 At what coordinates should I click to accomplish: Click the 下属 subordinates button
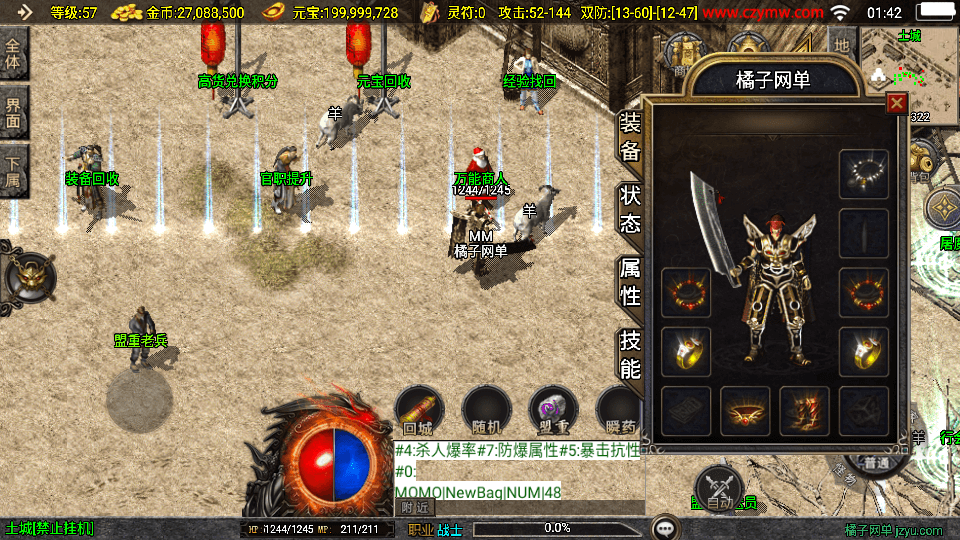(13, 170)
